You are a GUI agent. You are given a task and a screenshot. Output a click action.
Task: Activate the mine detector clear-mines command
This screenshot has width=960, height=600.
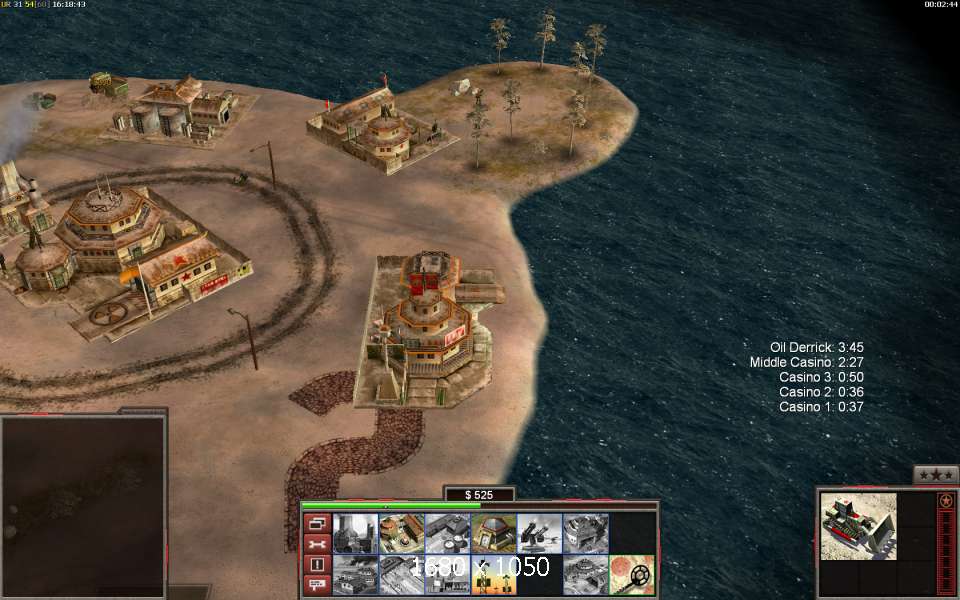631,575
